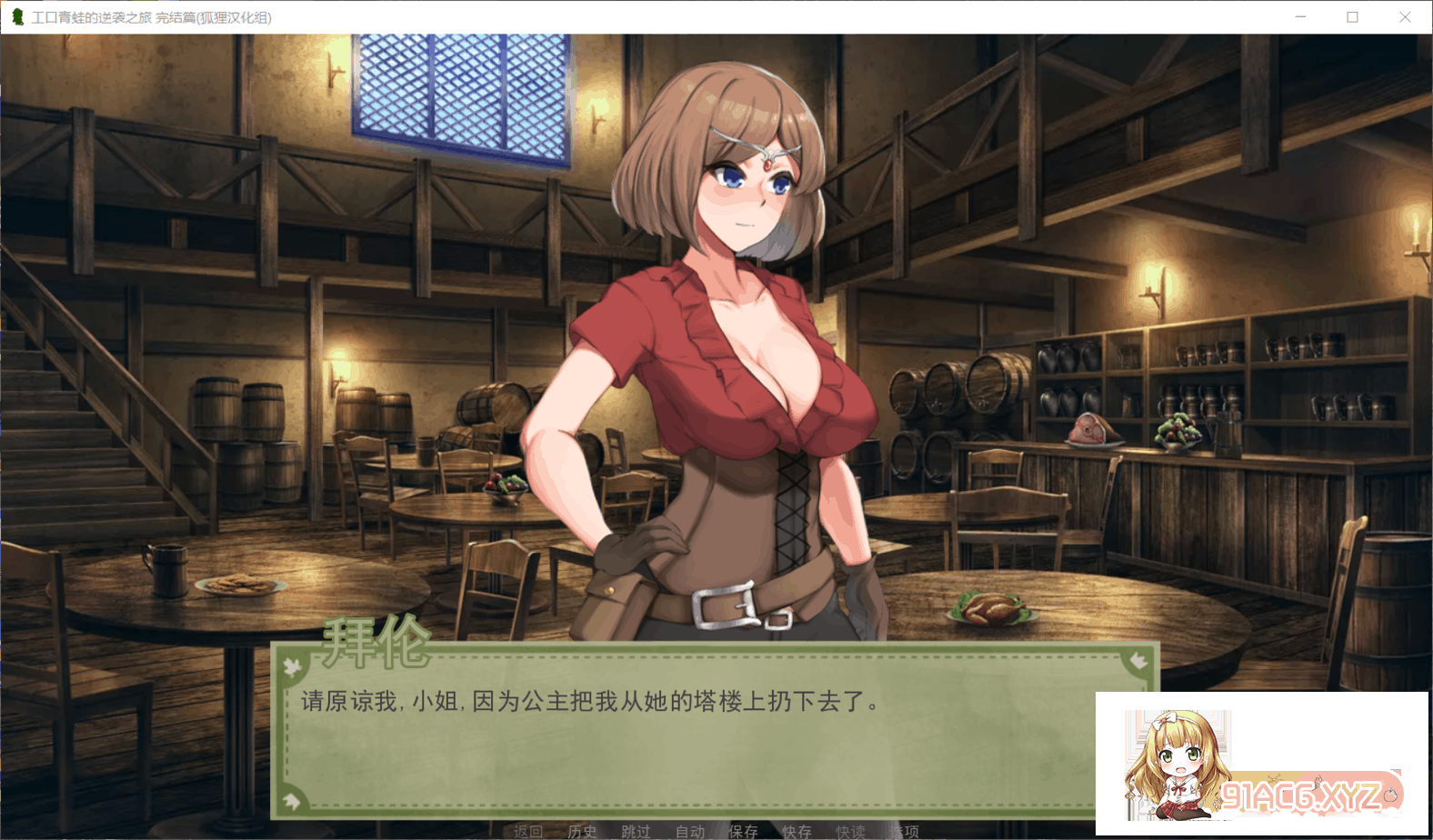Click the 返回 (back) quick menu button
The width and height of the screenshot is (1433, 840).
click(x=527, y=831)
